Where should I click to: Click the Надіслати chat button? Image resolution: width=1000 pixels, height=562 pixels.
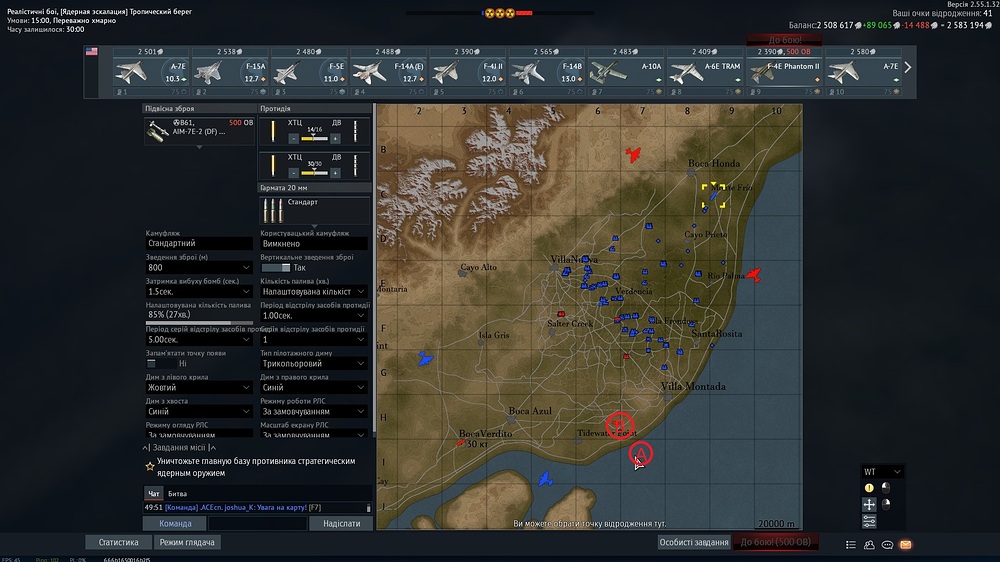(342, 523)
